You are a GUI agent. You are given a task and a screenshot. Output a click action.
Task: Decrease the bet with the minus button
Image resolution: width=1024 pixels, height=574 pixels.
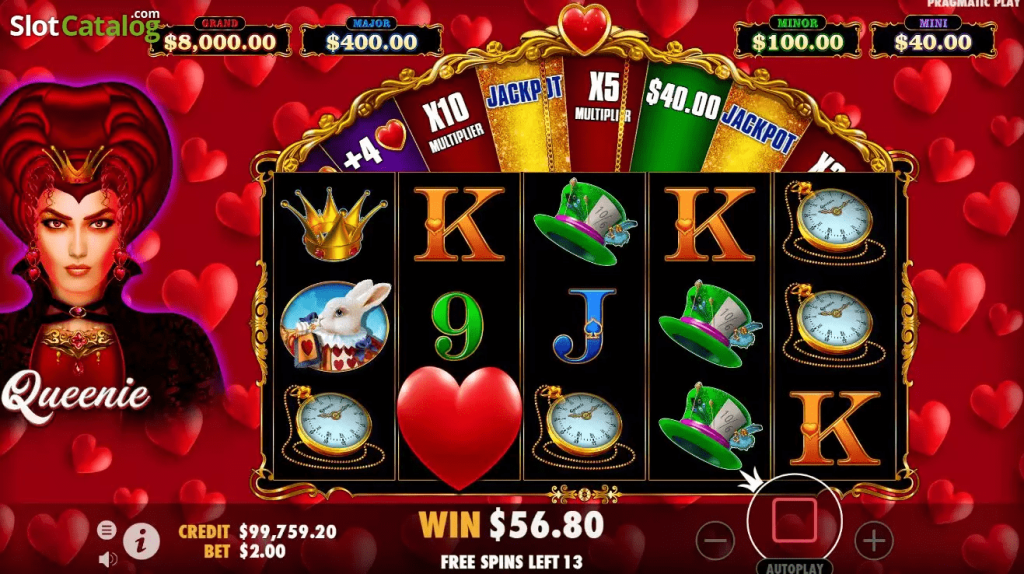[715, 541]
